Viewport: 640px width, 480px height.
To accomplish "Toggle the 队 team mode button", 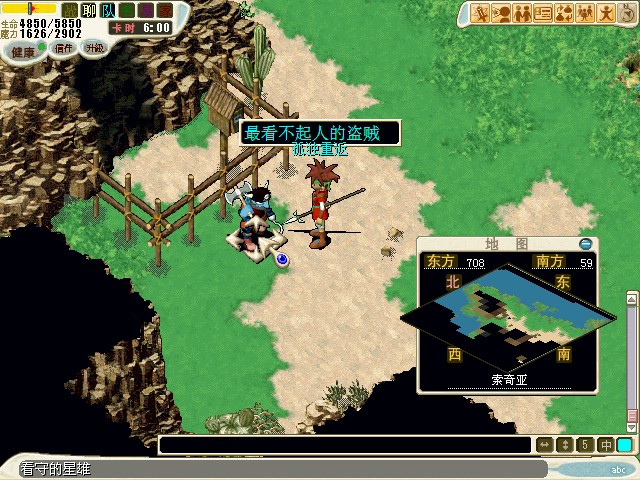I will click(108, 10).
